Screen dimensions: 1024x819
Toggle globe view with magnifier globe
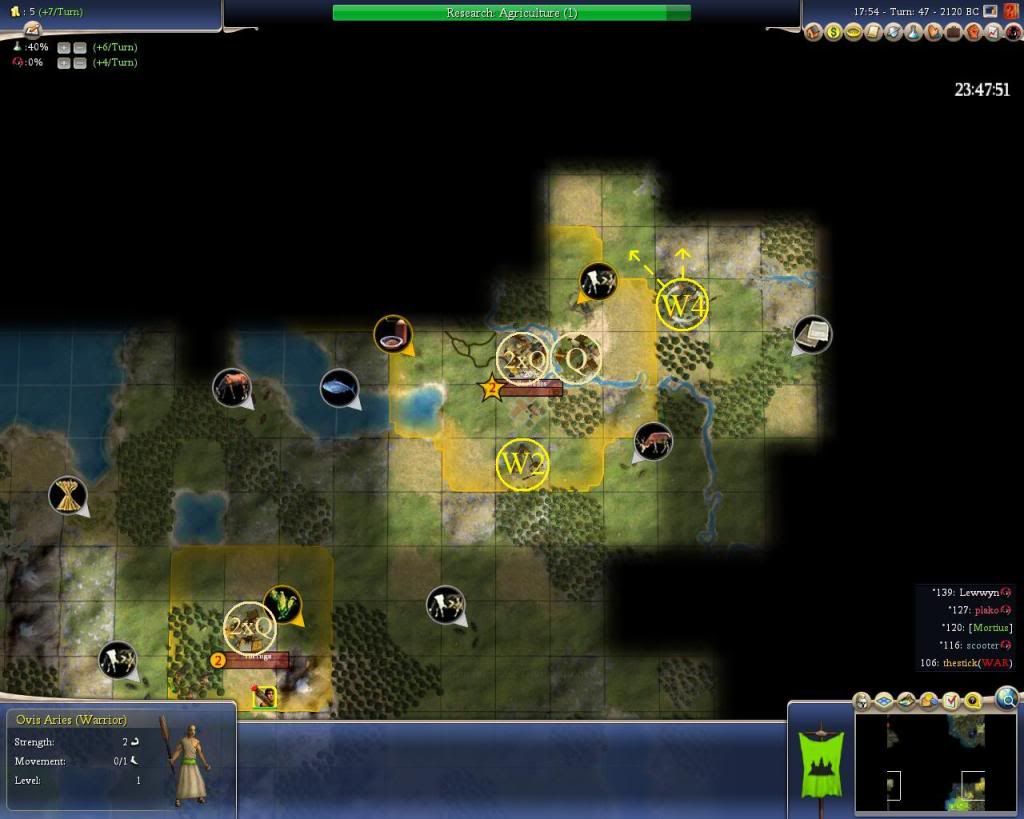click(x=1007, y=698)
